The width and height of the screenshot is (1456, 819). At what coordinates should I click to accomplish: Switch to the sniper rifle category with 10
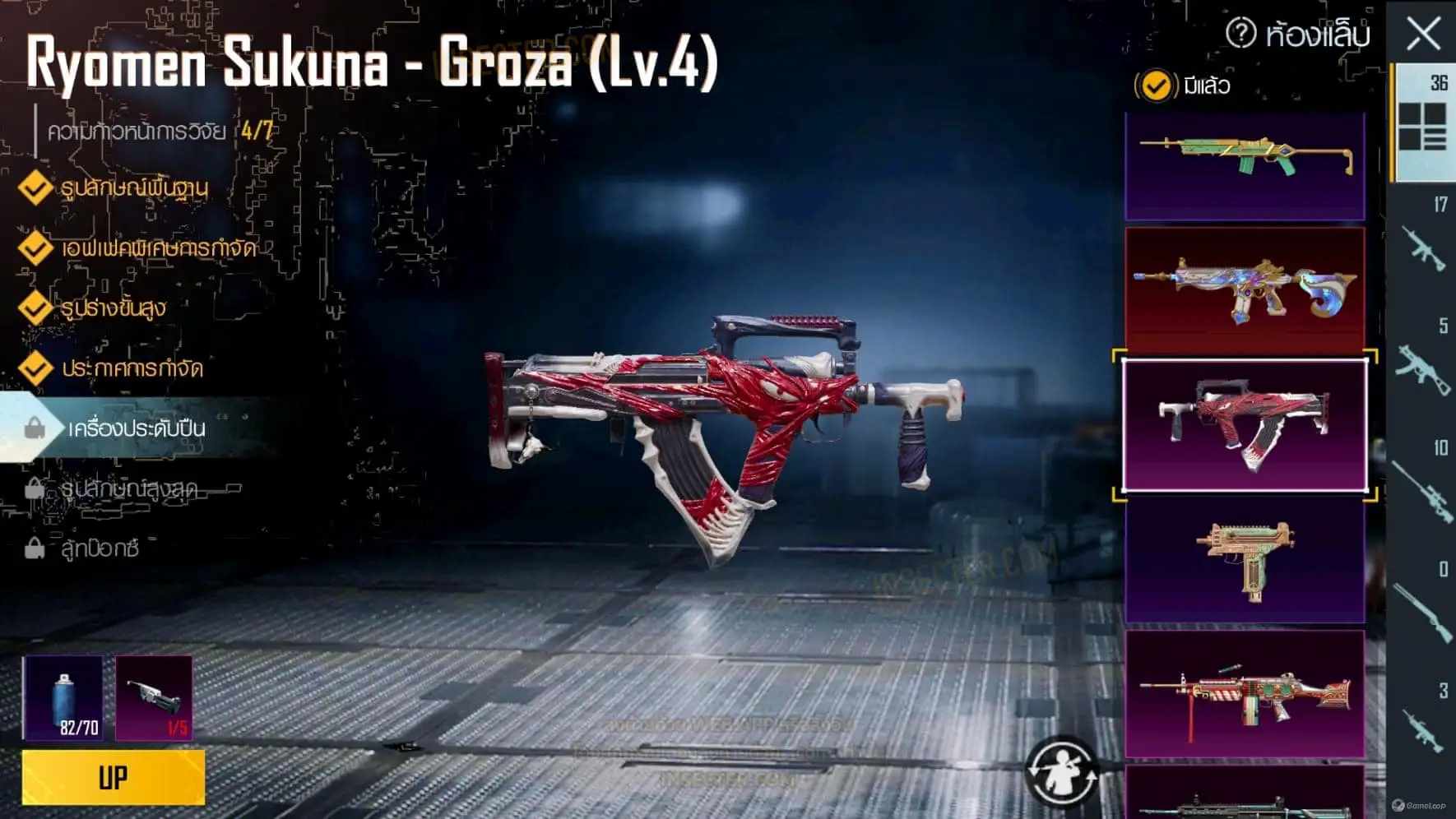click(1422, 488)
